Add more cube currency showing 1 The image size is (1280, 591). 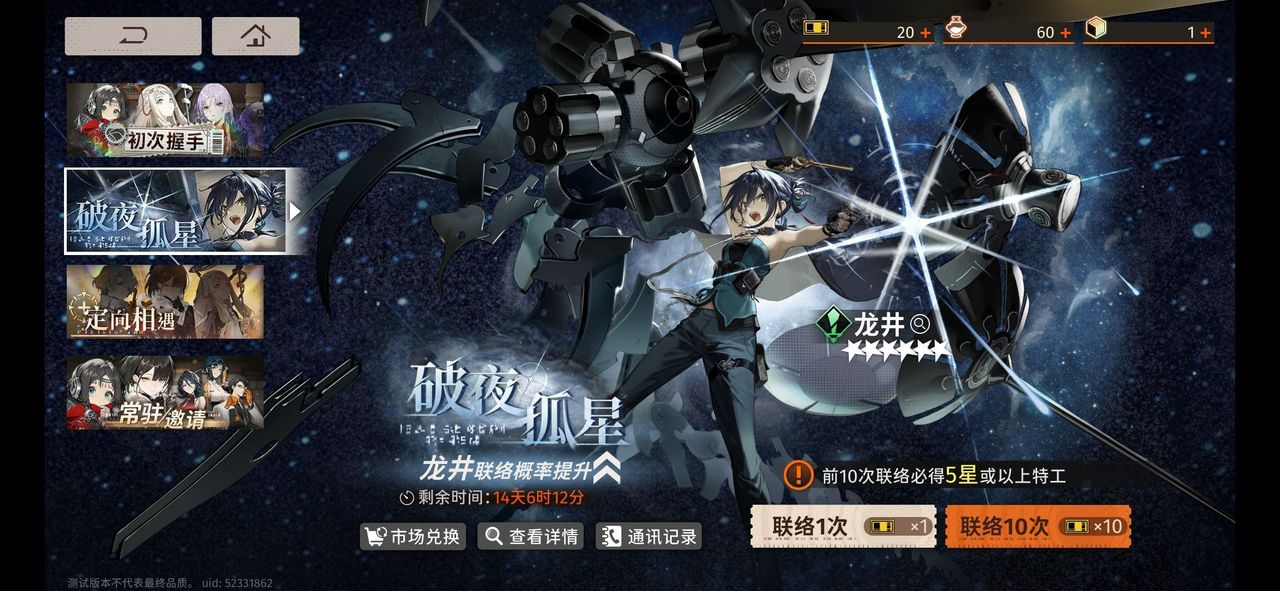(x=1206, y=33)
